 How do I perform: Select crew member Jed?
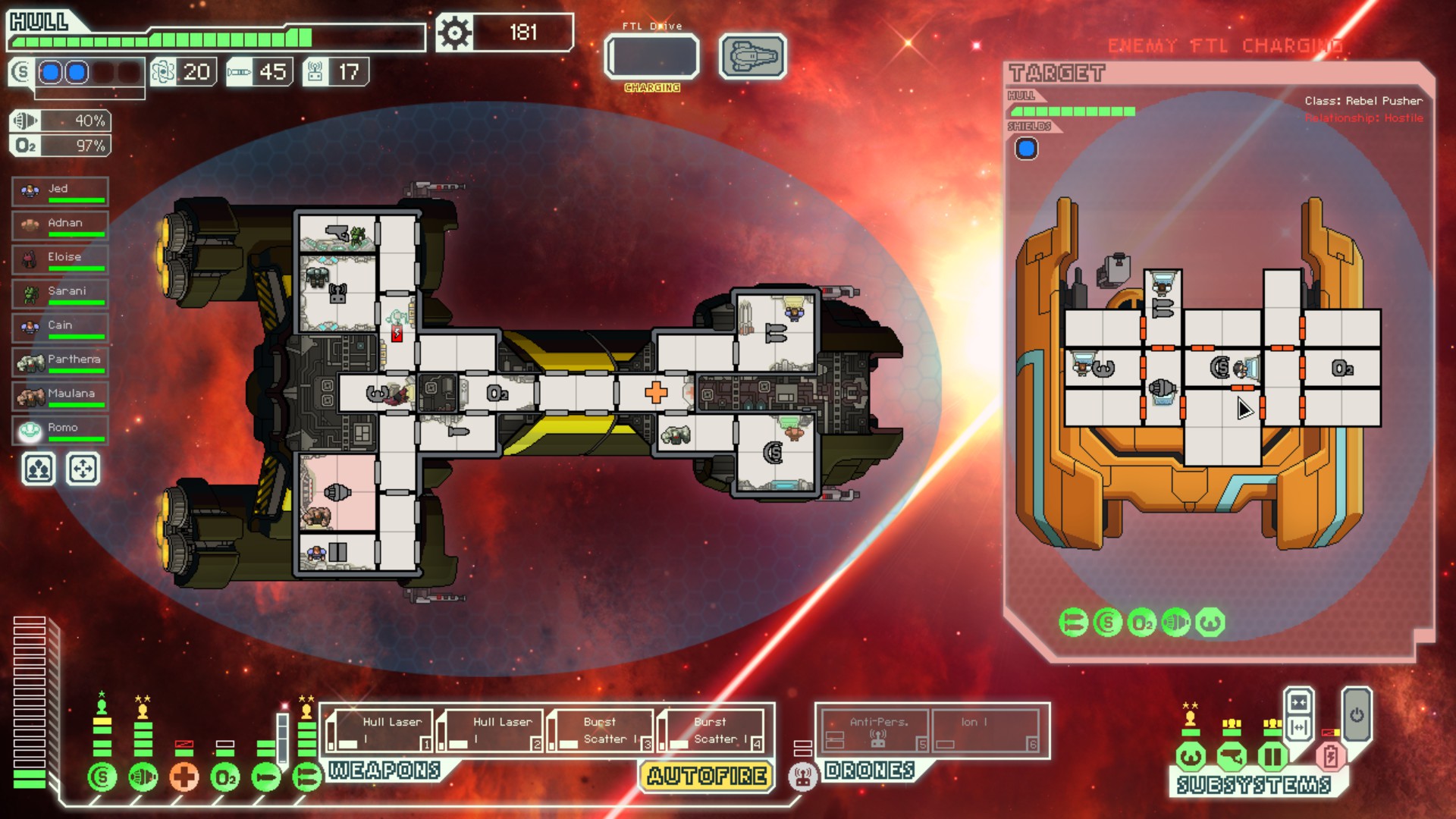coord(61,191)
